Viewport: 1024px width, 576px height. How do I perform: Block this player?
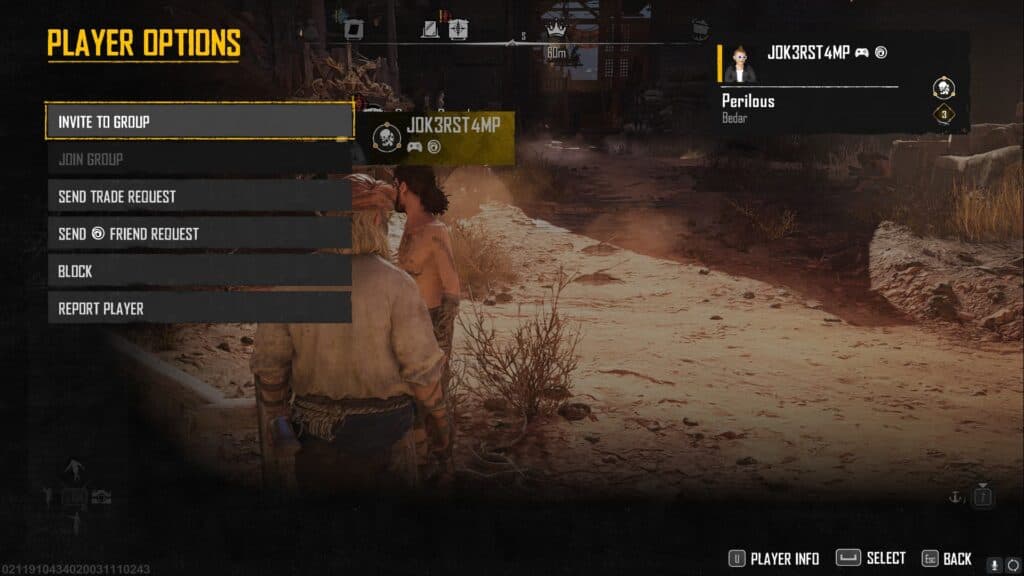coord(199,271)
